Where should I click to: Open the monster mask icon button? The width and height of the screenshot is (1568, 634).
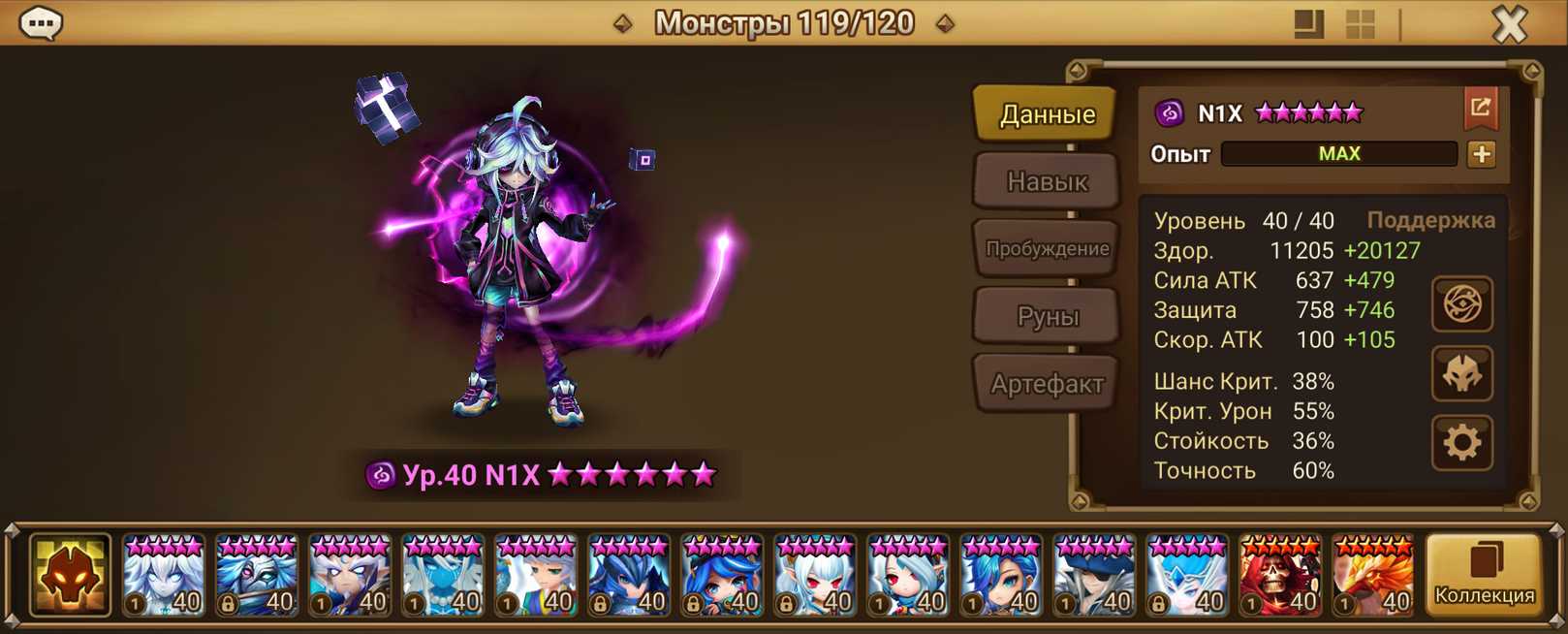click(1461, 374)
